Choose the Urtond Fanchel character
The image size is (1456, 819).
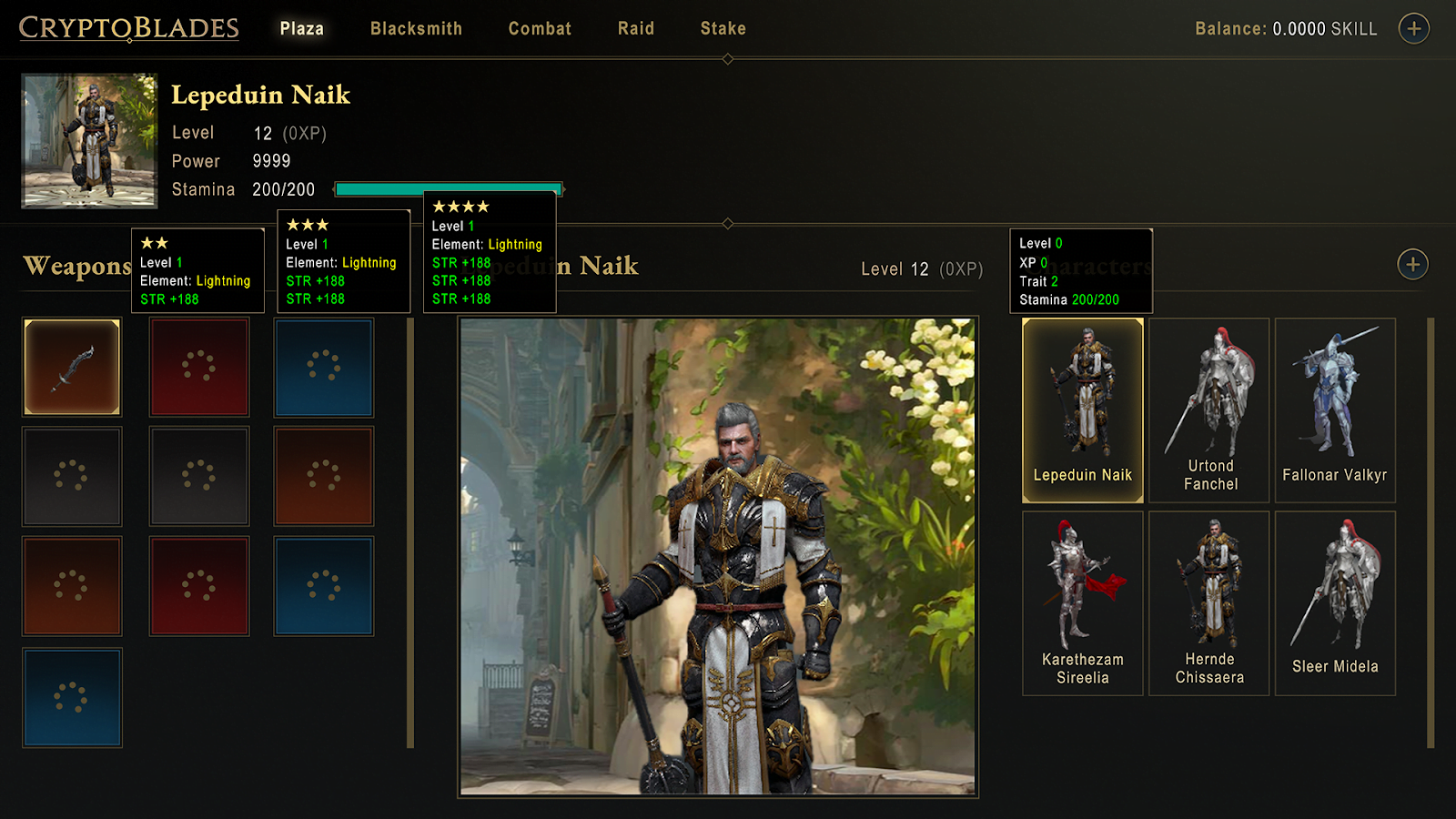click(x=1208, y=410)
